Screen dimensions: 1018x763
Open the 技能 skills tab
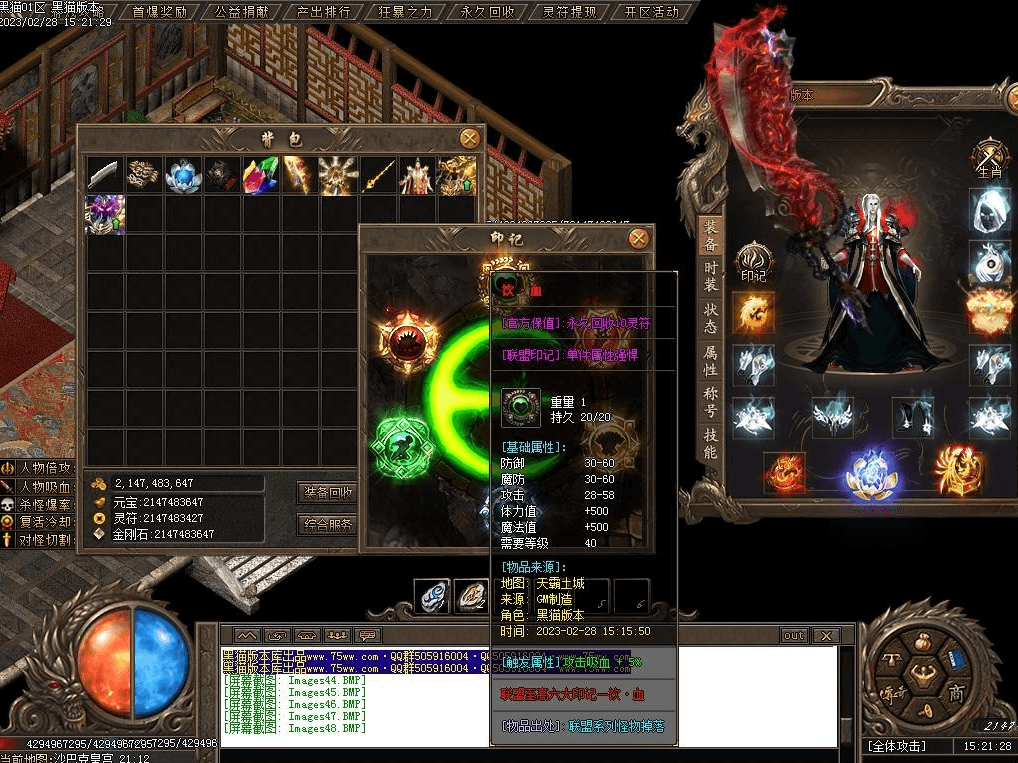[709, 443]
